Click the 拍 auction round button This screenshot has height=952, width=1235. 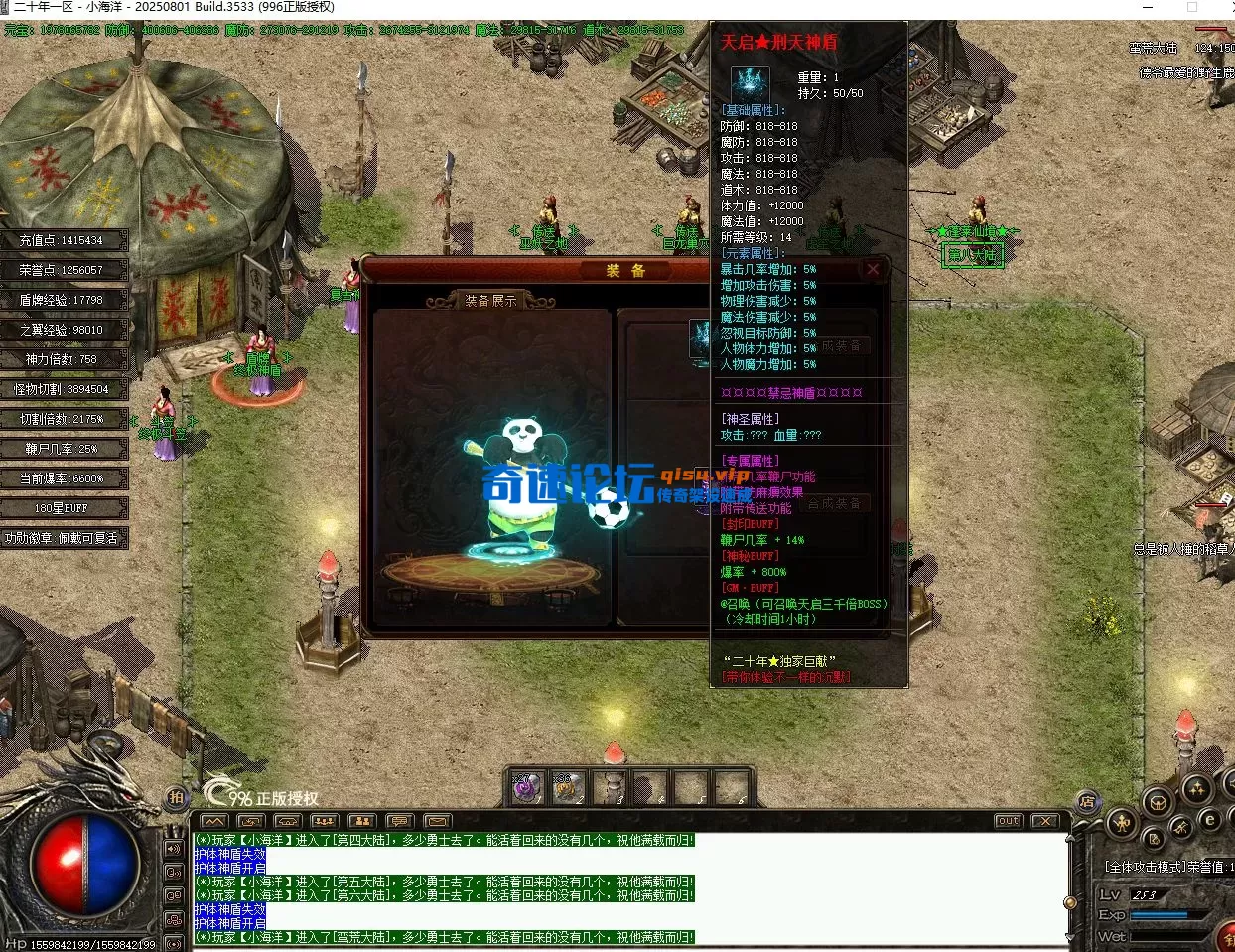(176, 797)
